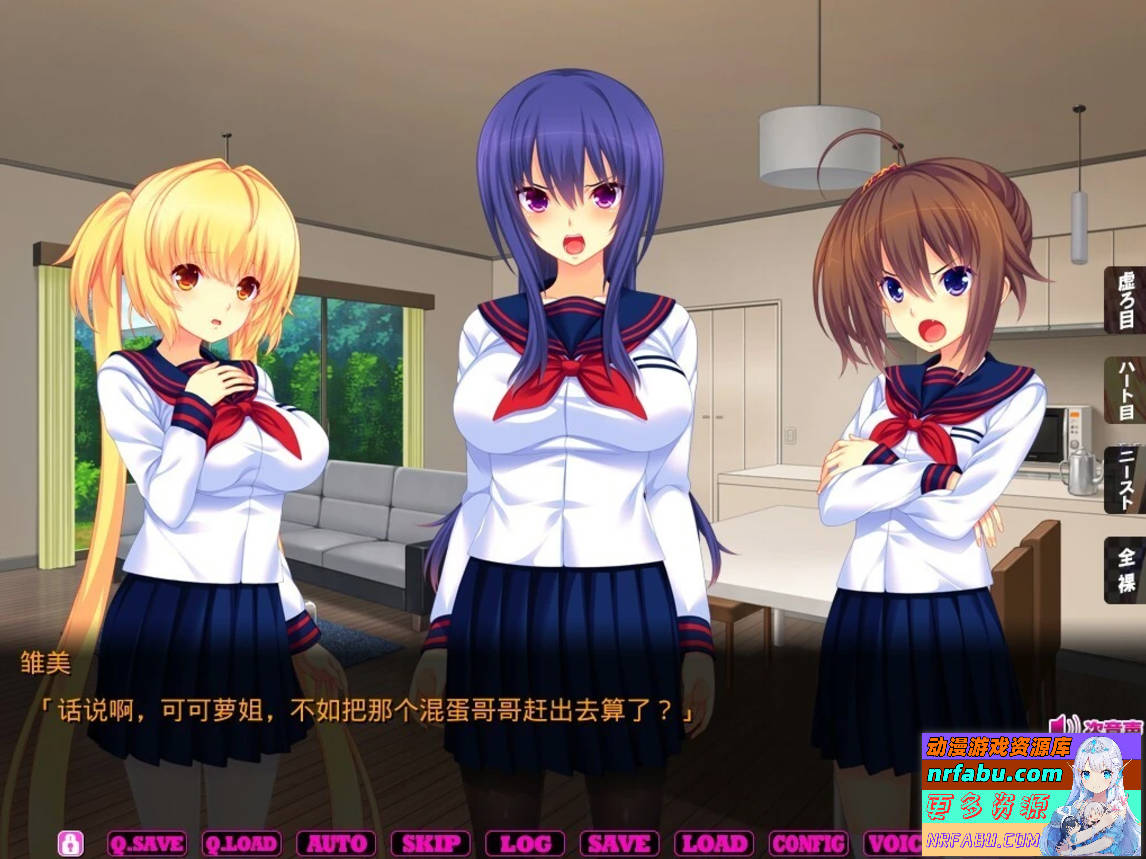
Task: Open the LOAD menu
Action: coord(714,843)
